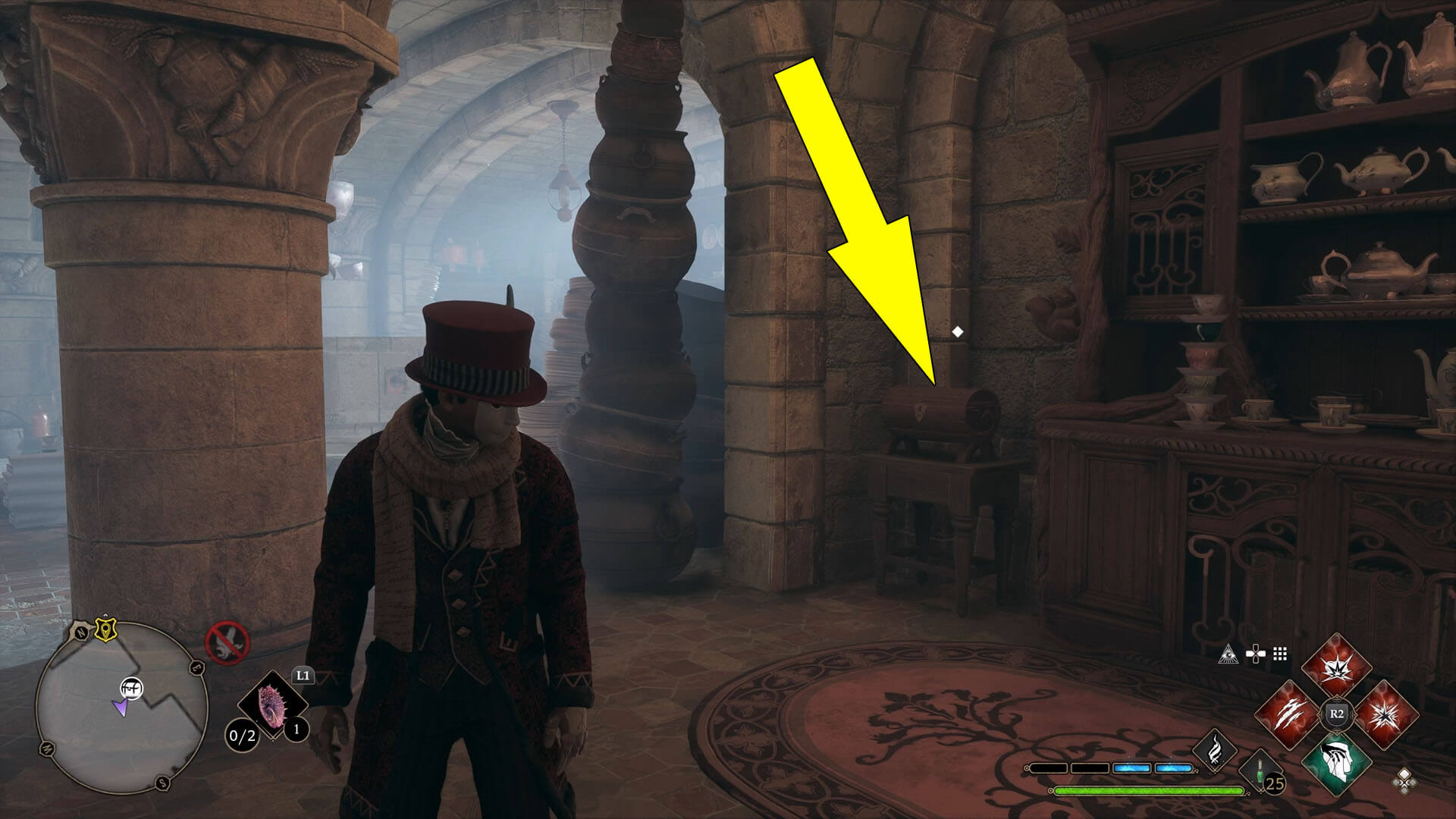This screenshot has height=819, width=1456.
Task: Expand the L1 ability slot label
Action: point(302,676)
